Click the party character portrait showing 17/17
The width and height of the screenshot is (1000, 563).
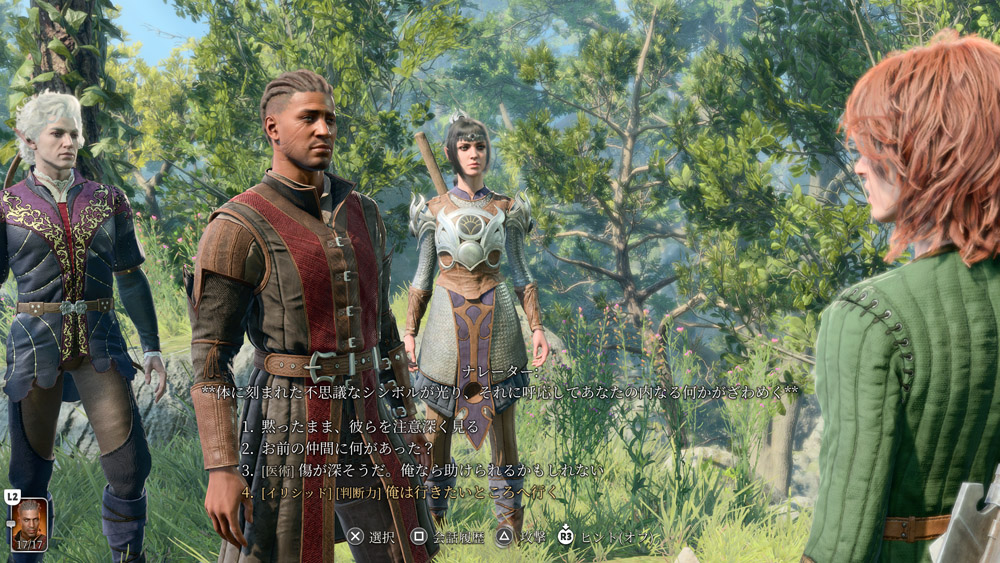[28, 521]
